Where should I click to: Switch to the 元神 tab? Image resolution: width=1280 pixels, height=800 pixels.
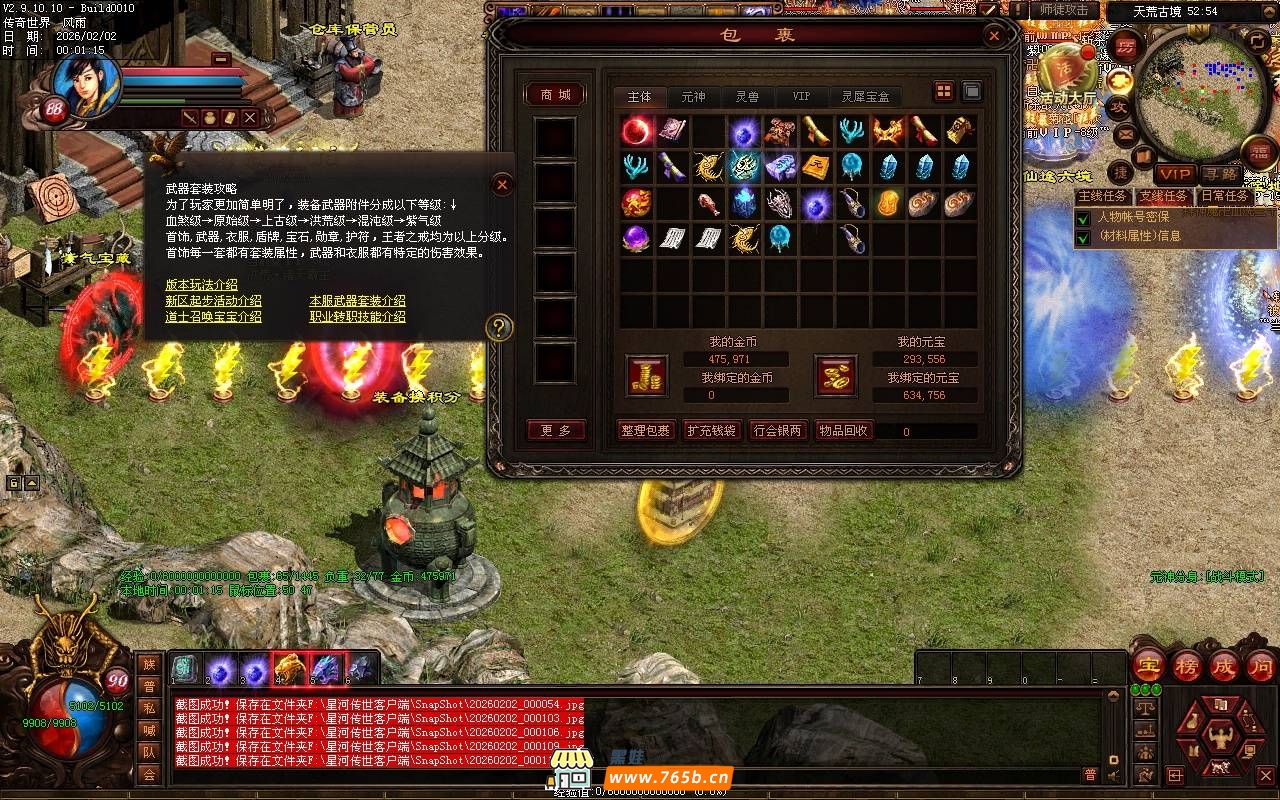pyautogui.click(x=693, y=97)
